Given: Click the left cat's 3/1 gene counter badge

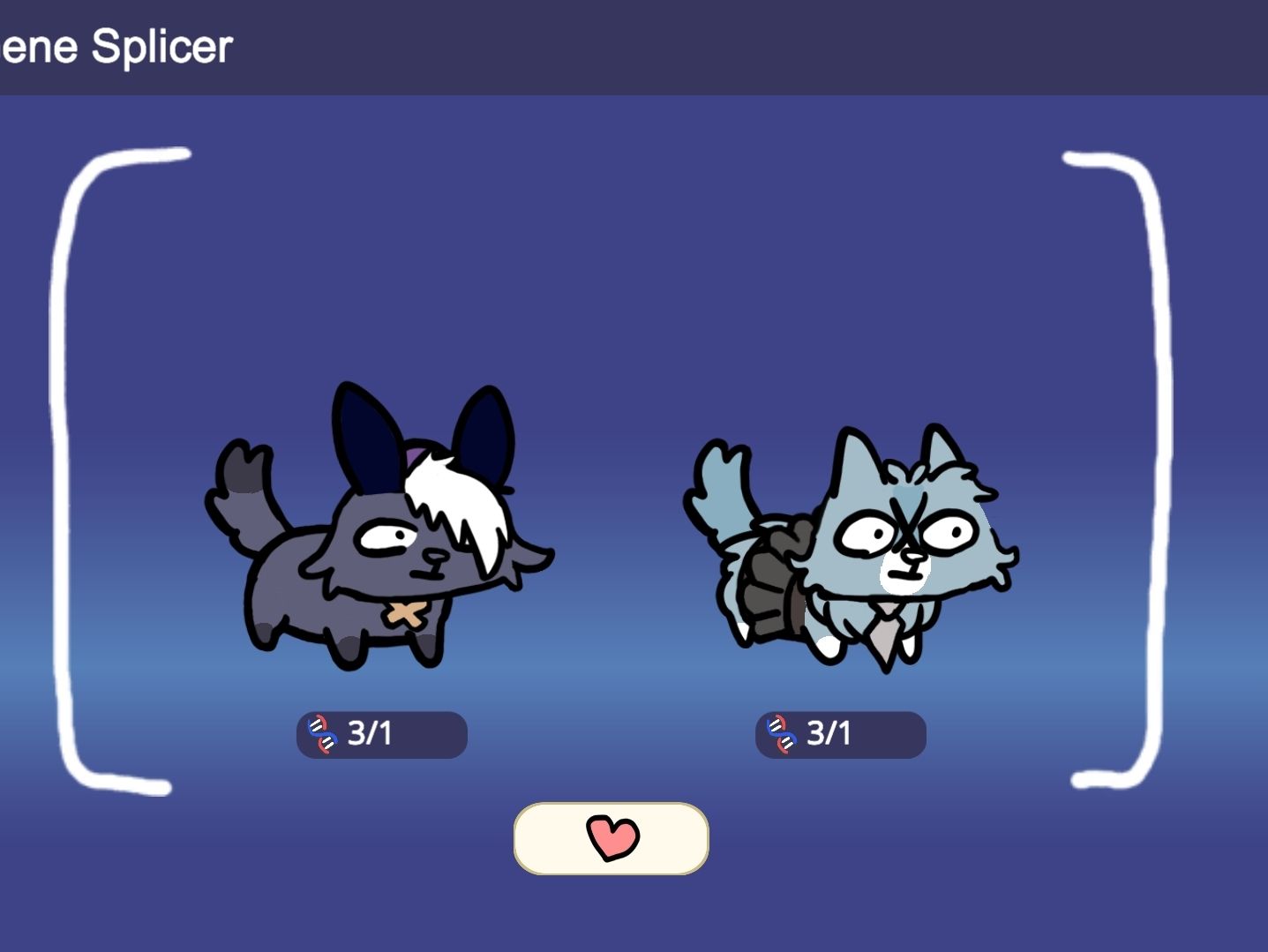Looking at the screenshot, I should coord(381,733).
